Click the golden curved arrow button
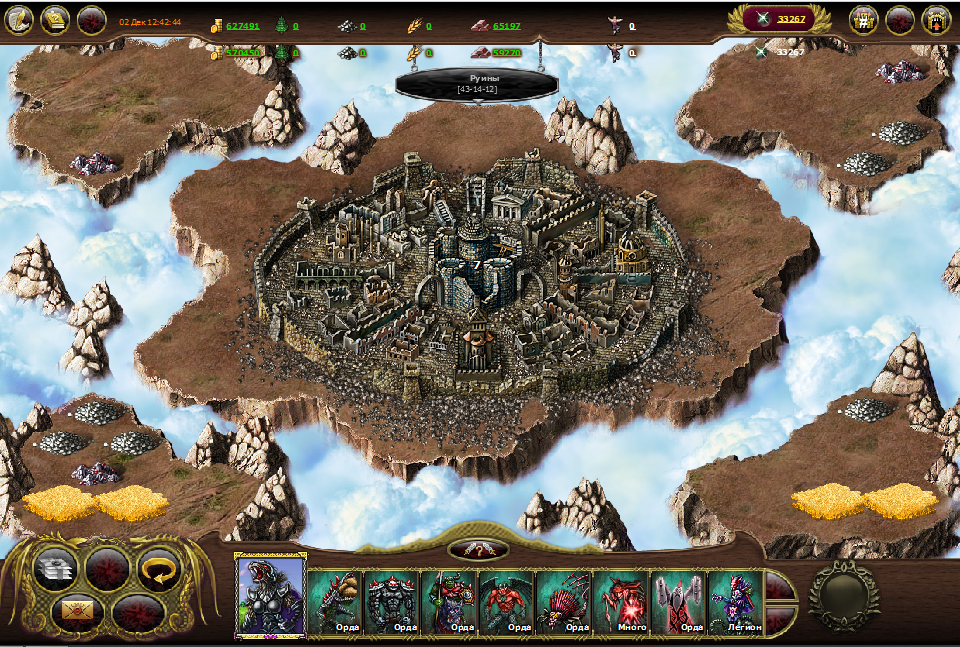Viewport: 960px width, 647px height. tap(158, 569)
